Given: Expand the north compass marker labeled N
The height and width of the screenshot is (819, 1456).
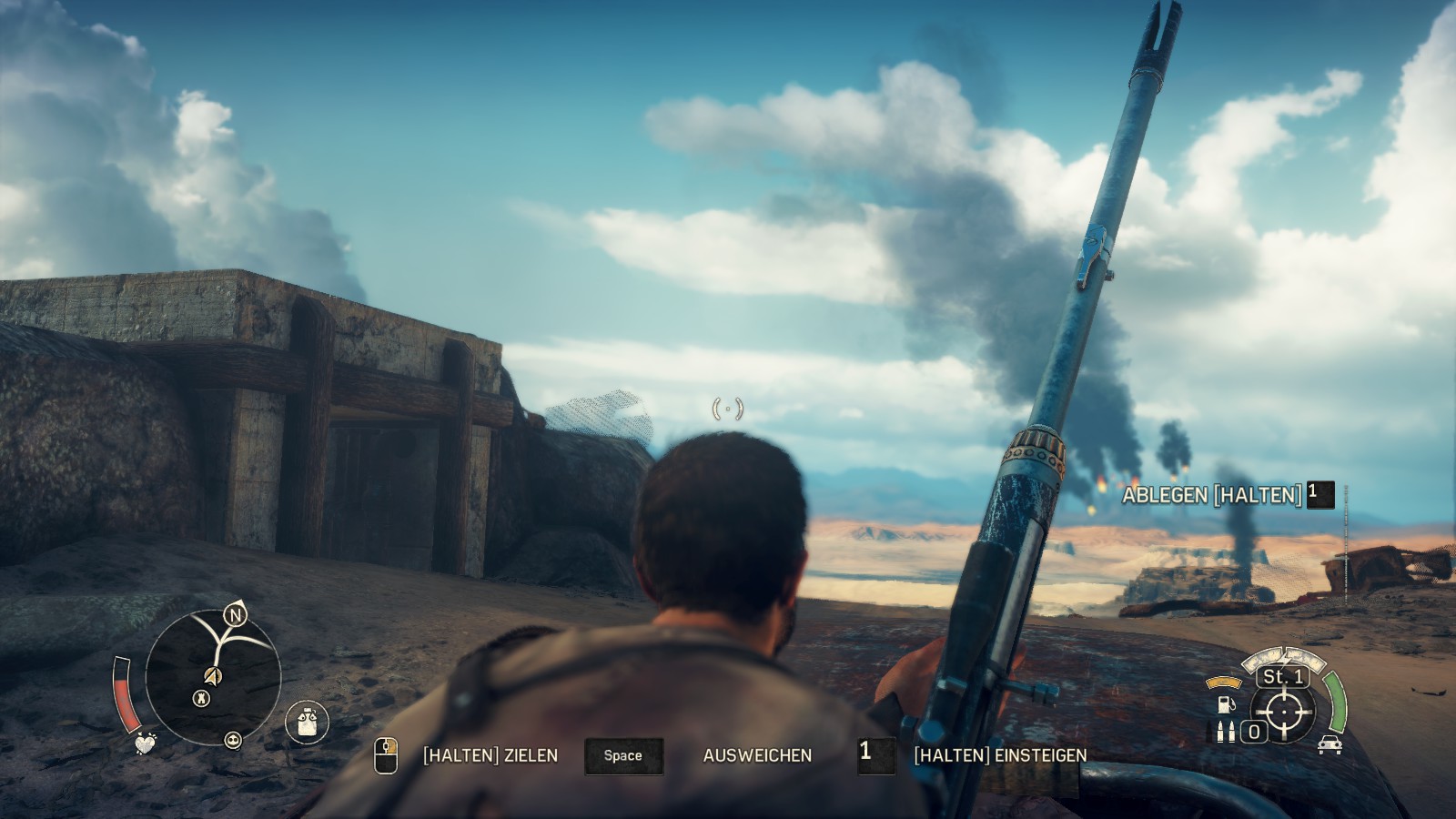Looking at the screenshot, I should pos(234,616).
